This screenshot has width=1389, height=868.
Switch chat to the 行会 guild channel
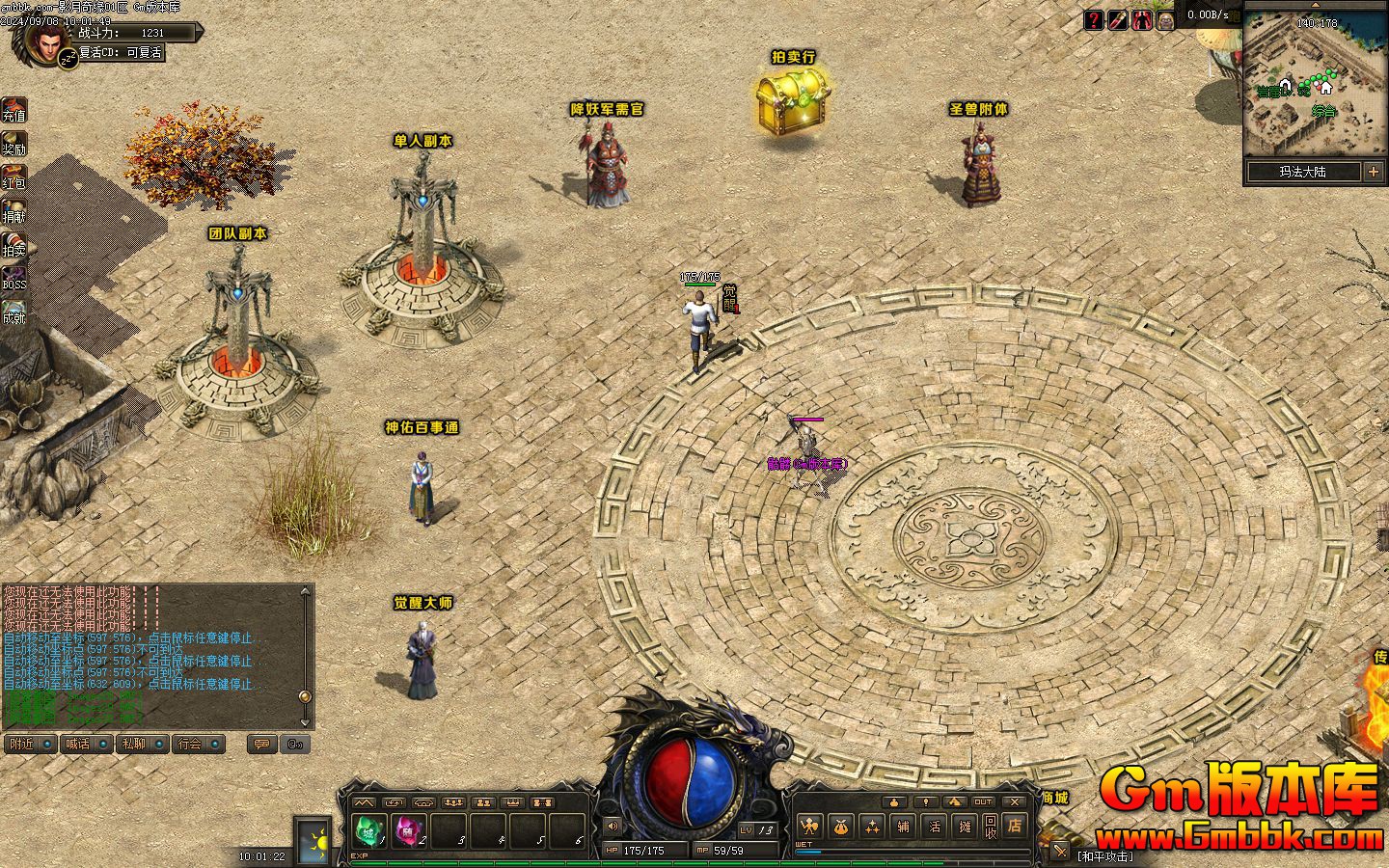tap(190, 744)
